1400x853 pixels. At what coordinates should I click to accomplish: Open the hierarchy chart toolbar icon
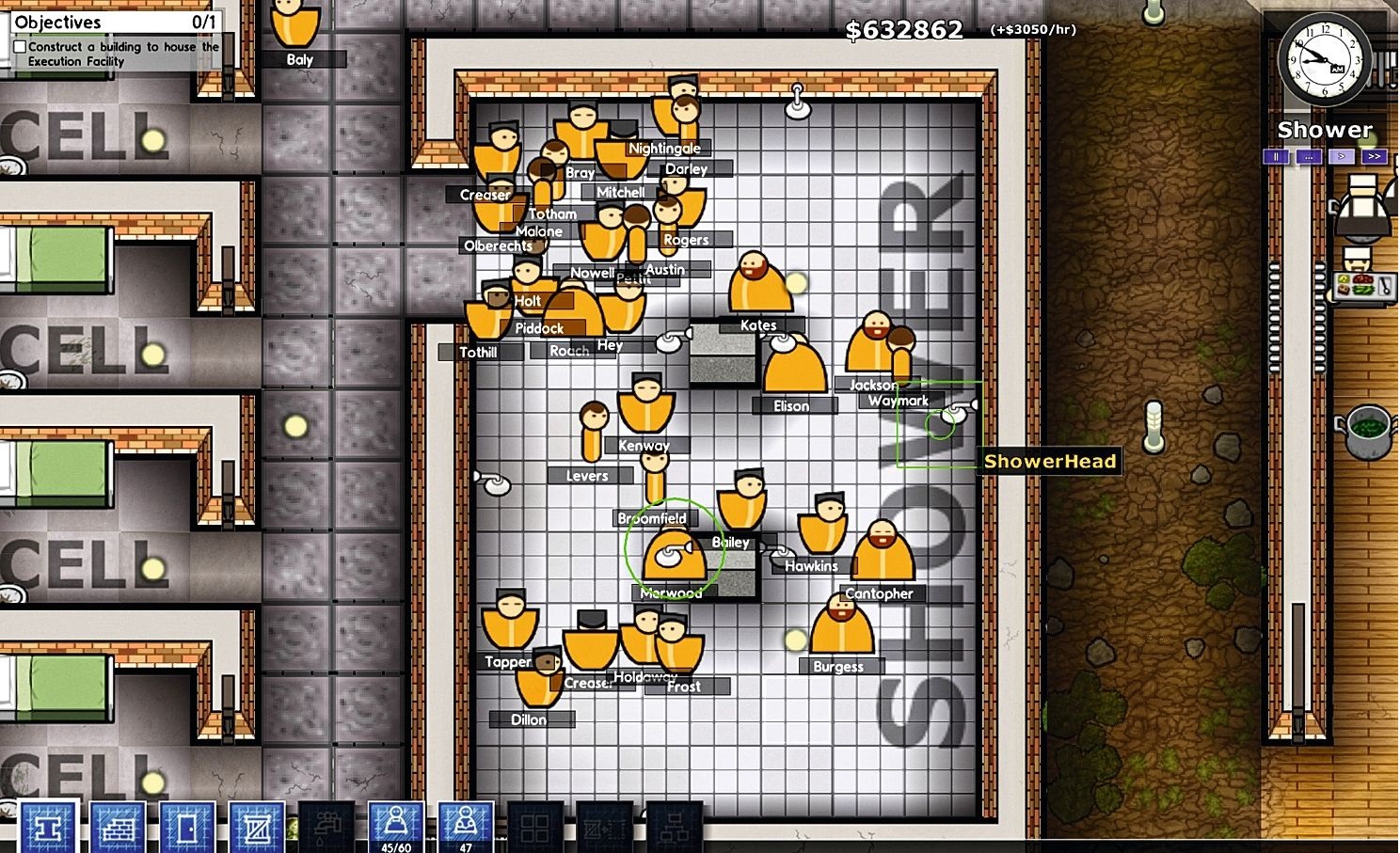pyautogui.click(x=675, y=827)
